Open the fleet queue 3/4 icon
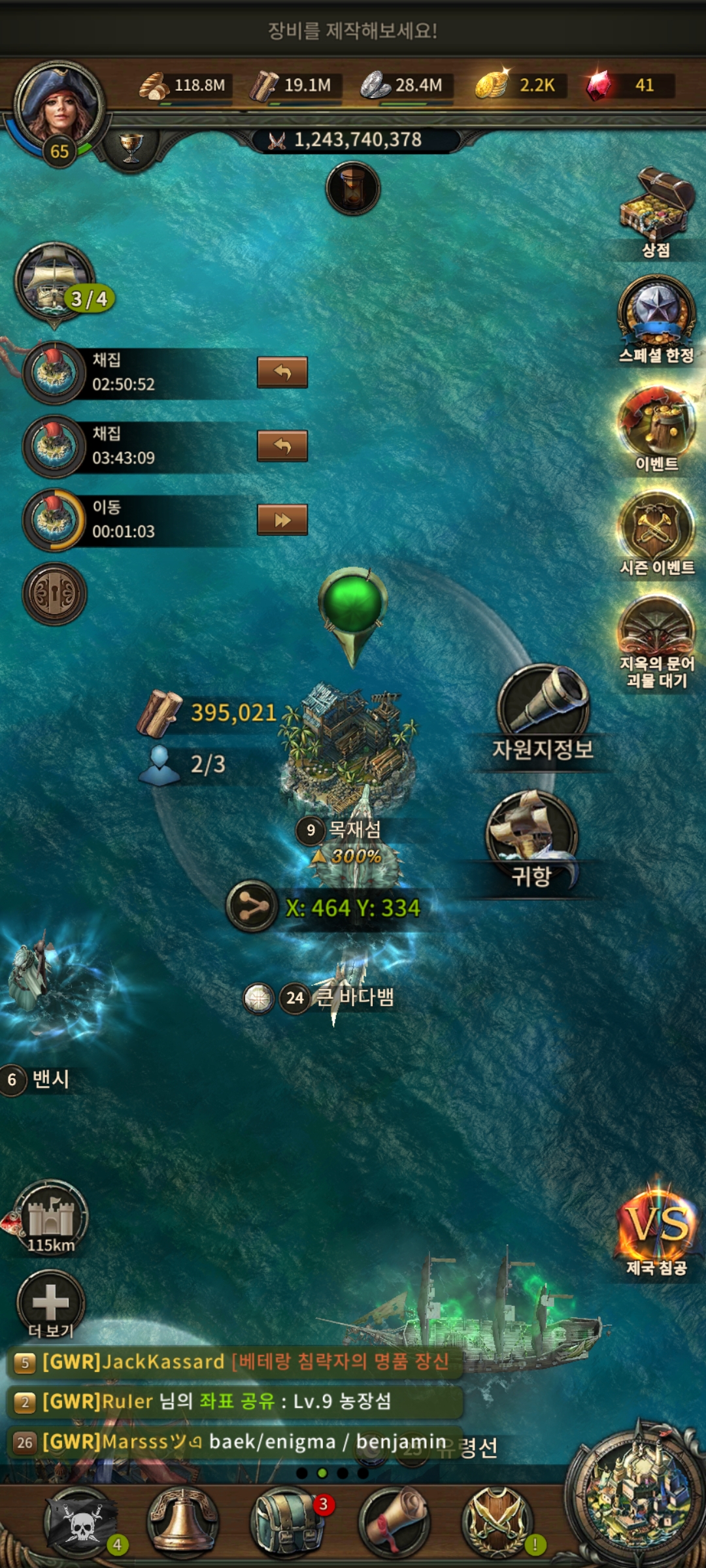 point(56,281)
